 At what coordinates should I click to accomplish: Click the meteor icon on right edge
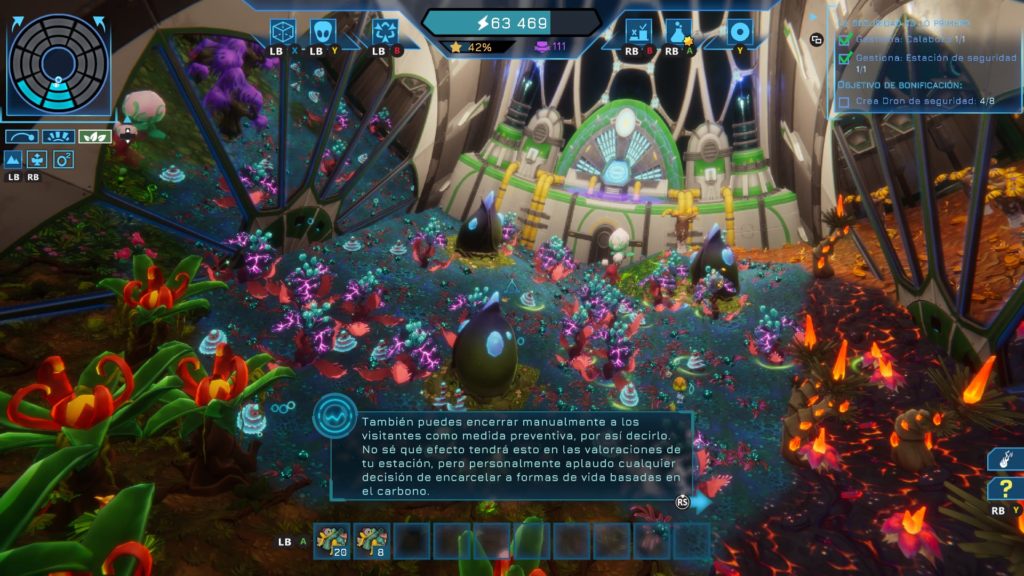point(1005,458)
